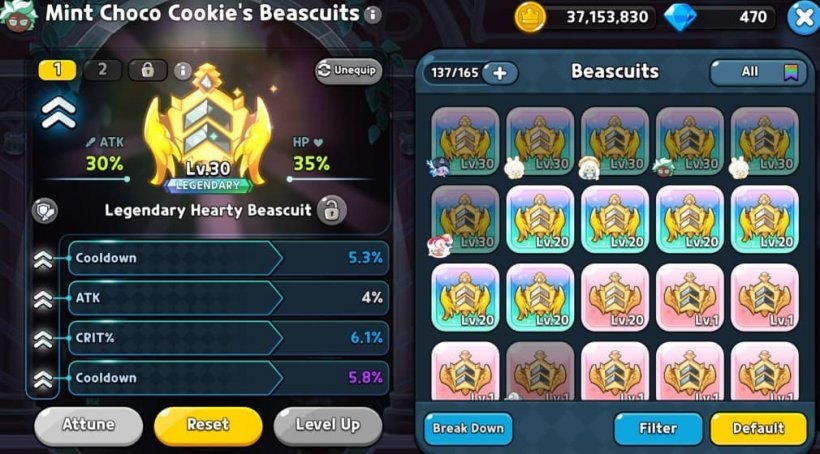Screen dimensions: 820x454
Task: Reset the Beascuit stats
Action: [208, 425]
